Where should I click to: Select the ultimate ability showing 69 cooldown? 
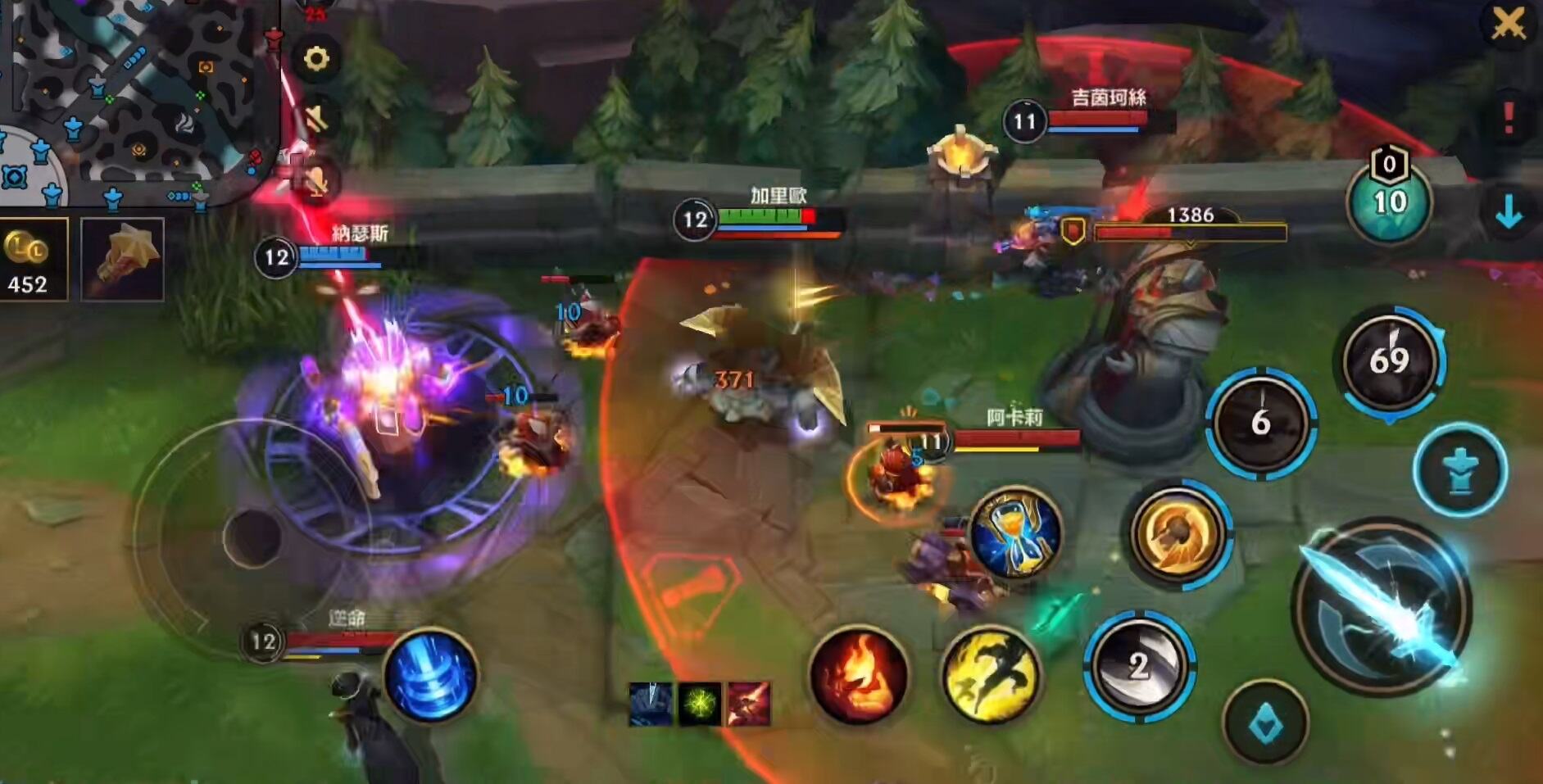click(x=1389, y=360)
